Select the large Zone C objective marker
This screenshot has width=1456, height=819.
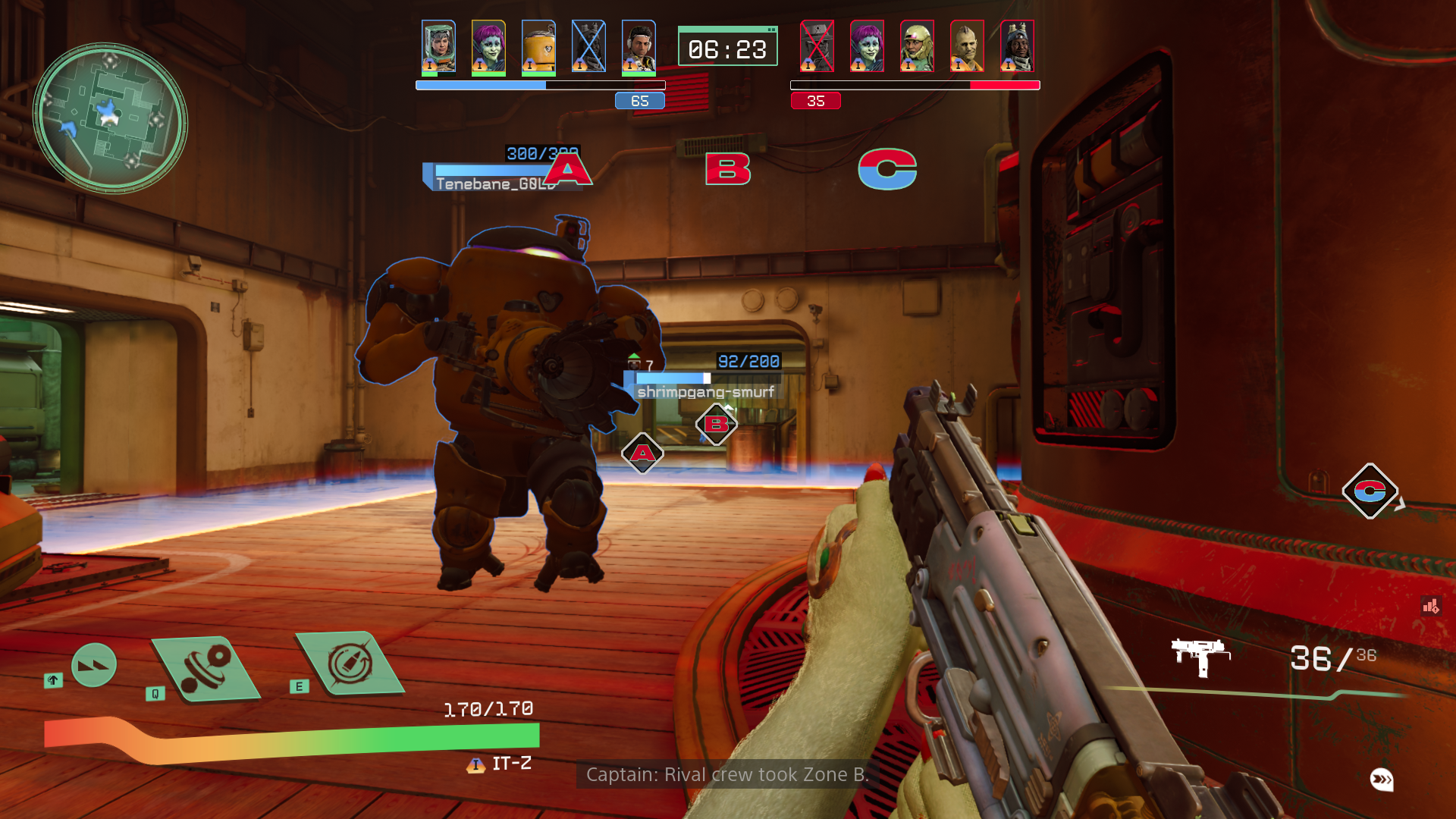(887, 168)
